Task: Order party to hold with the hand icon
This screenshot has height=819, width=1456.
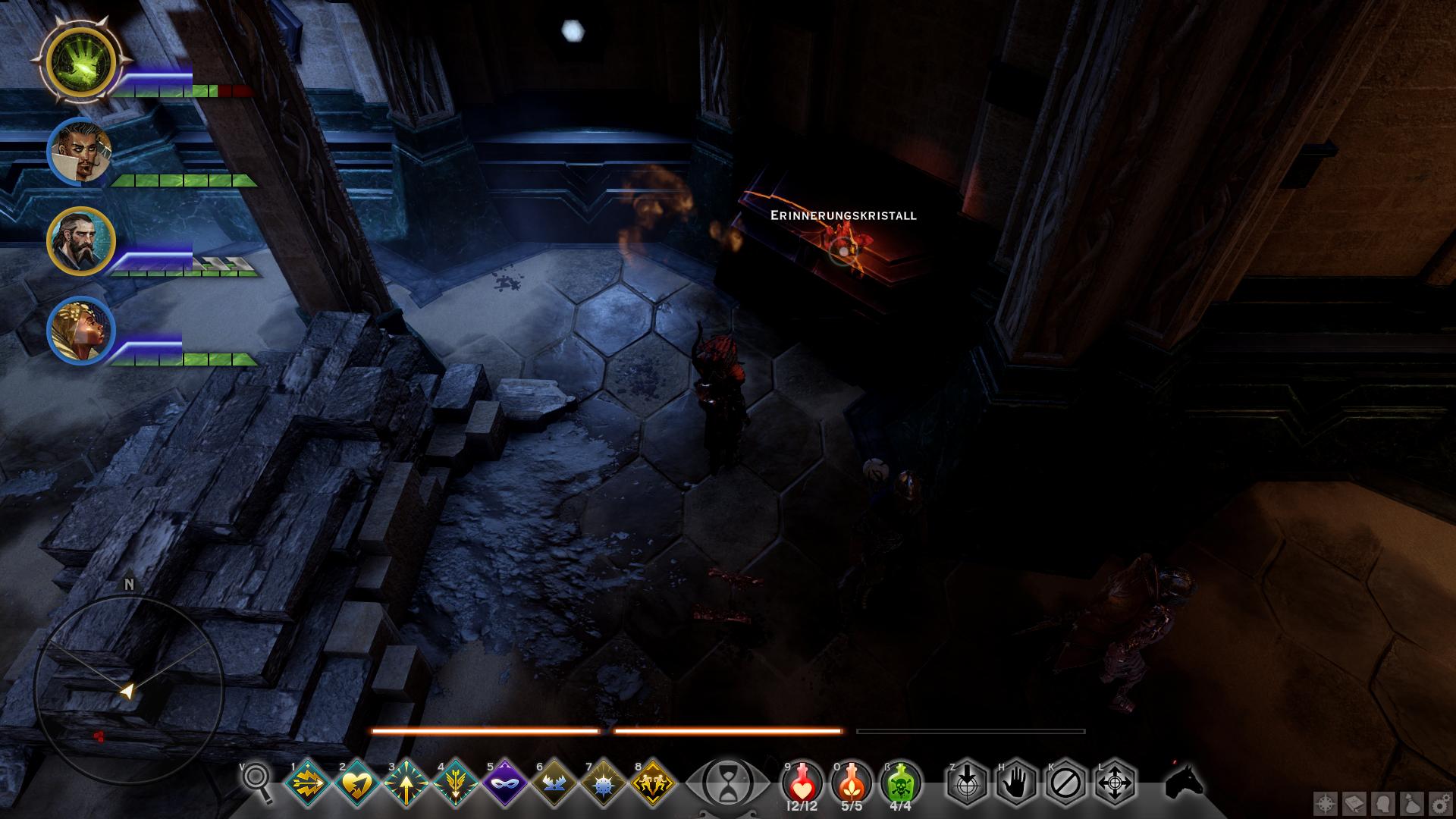Action: [1016, 781]
